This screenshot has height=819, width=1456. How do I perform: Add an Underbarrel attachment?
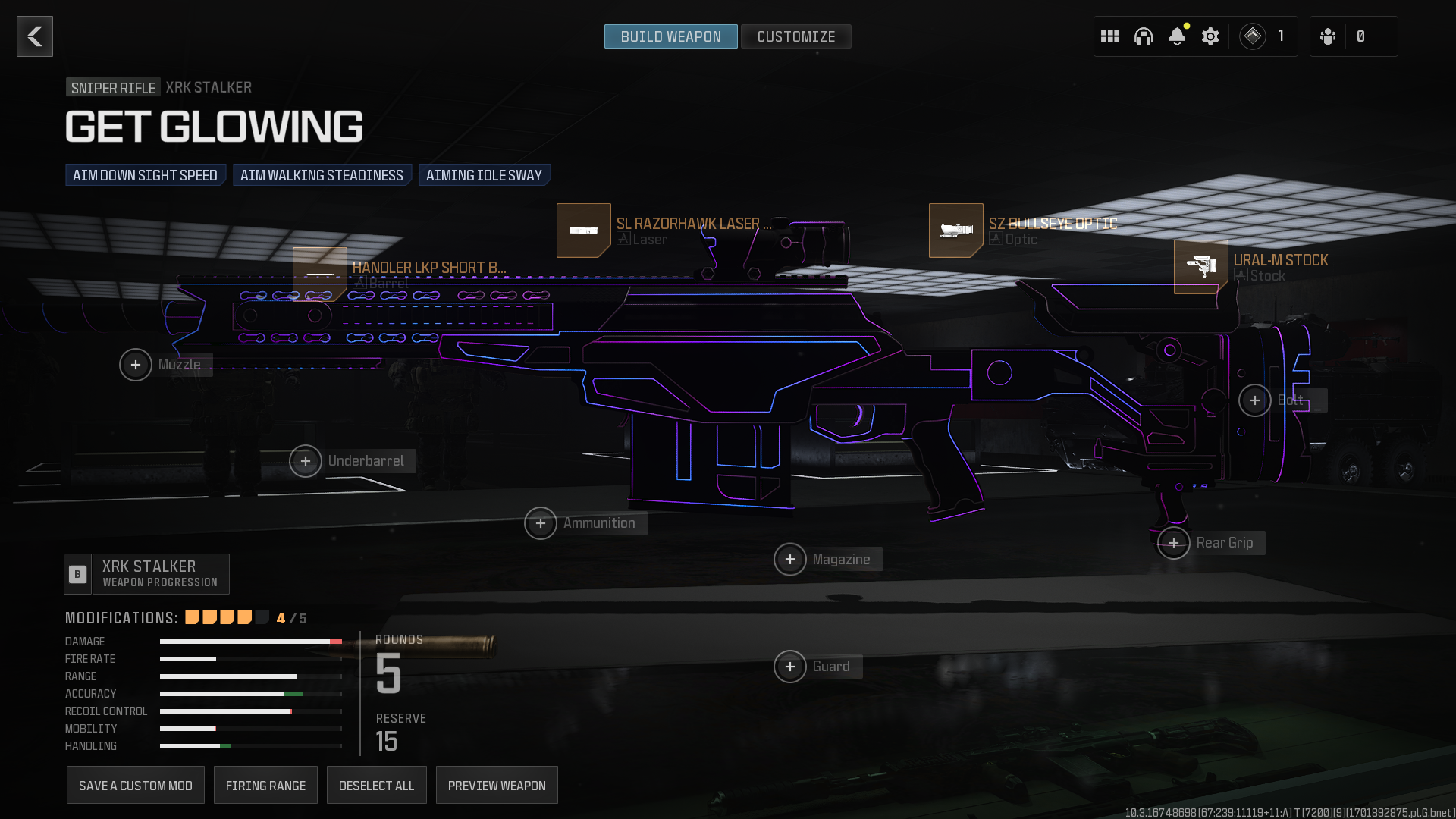pos(306,461)
